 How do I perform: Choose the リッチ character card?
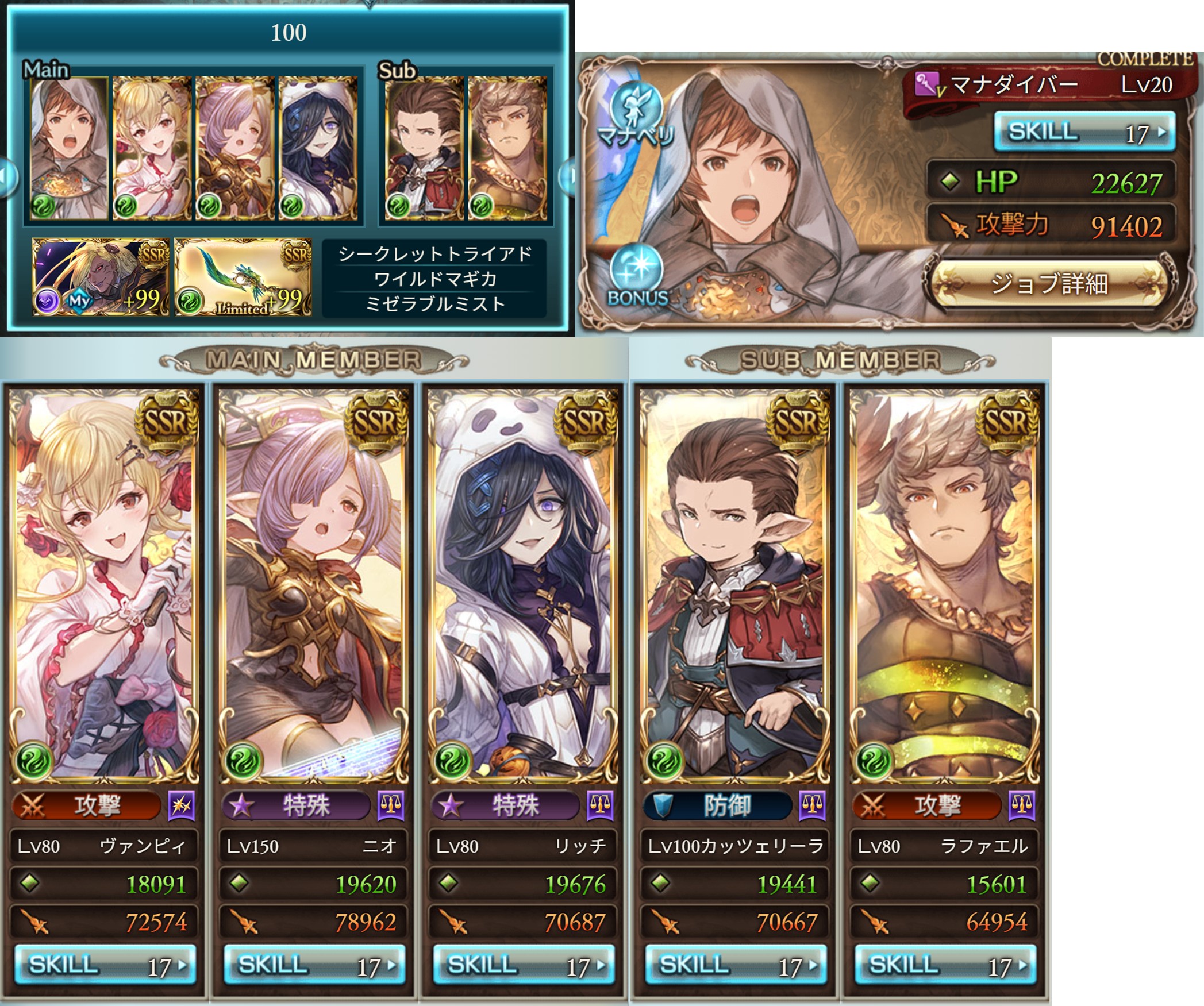(523, 585)
